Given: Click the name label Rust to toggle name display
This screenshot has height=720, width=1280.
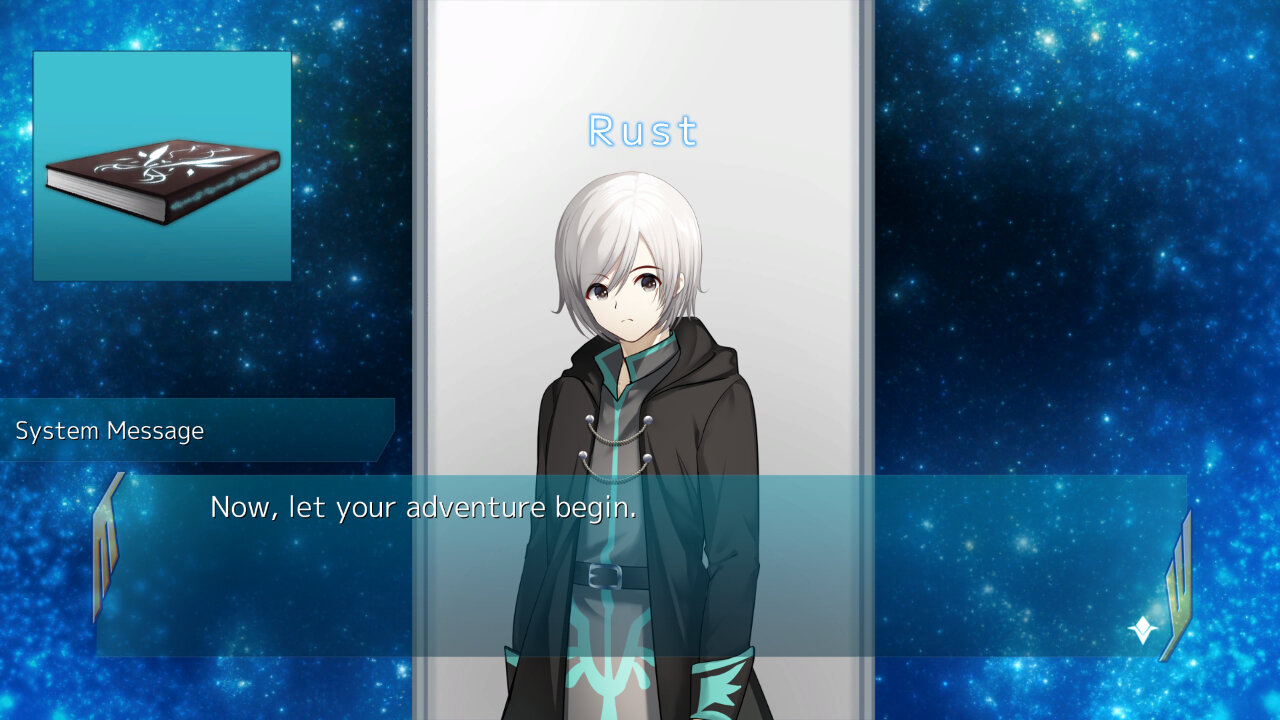Looking at the screenshot, I should tap(641, 131).
